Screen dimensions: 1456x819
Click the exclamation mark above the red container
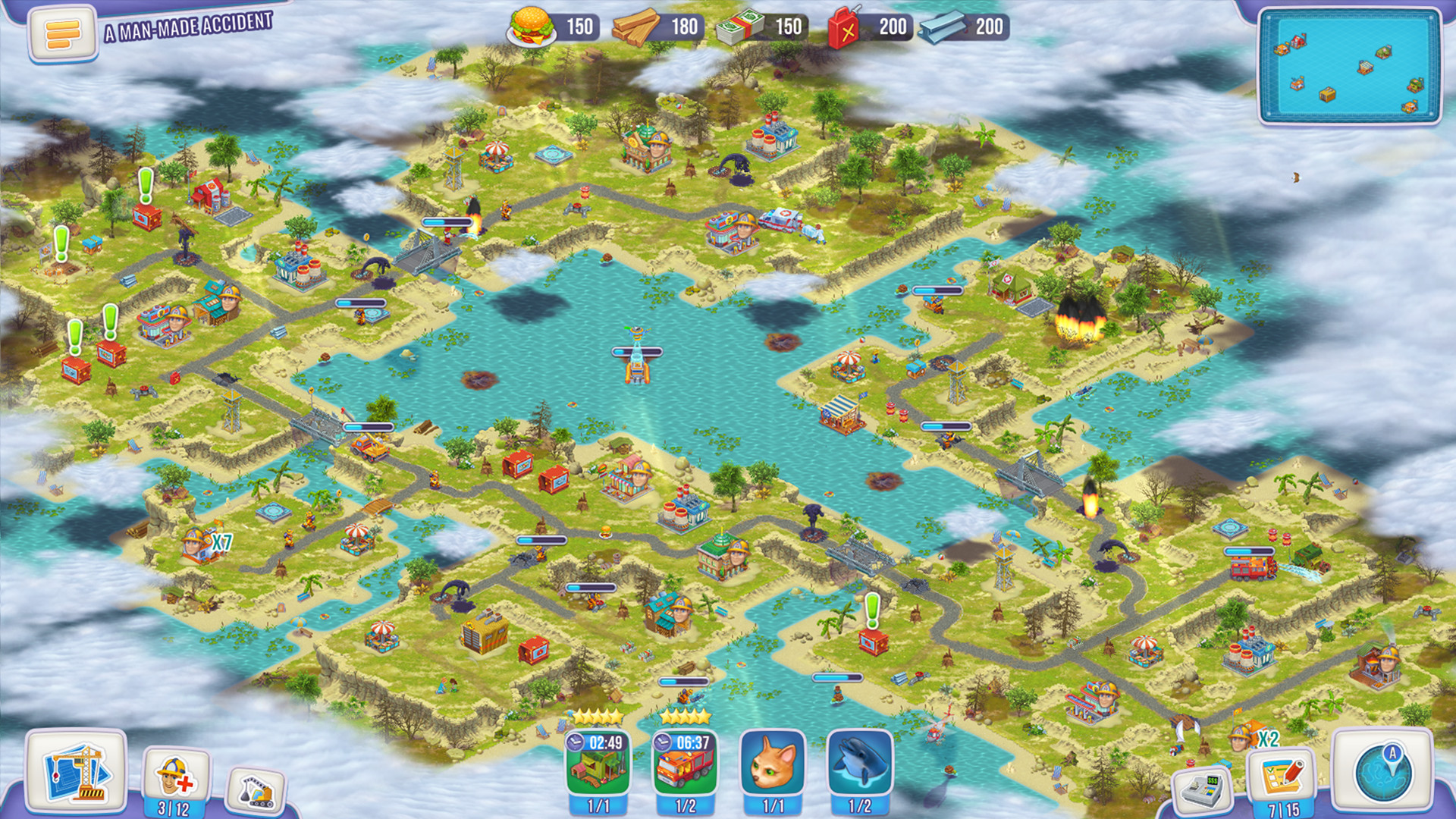(x=146, y=182)
